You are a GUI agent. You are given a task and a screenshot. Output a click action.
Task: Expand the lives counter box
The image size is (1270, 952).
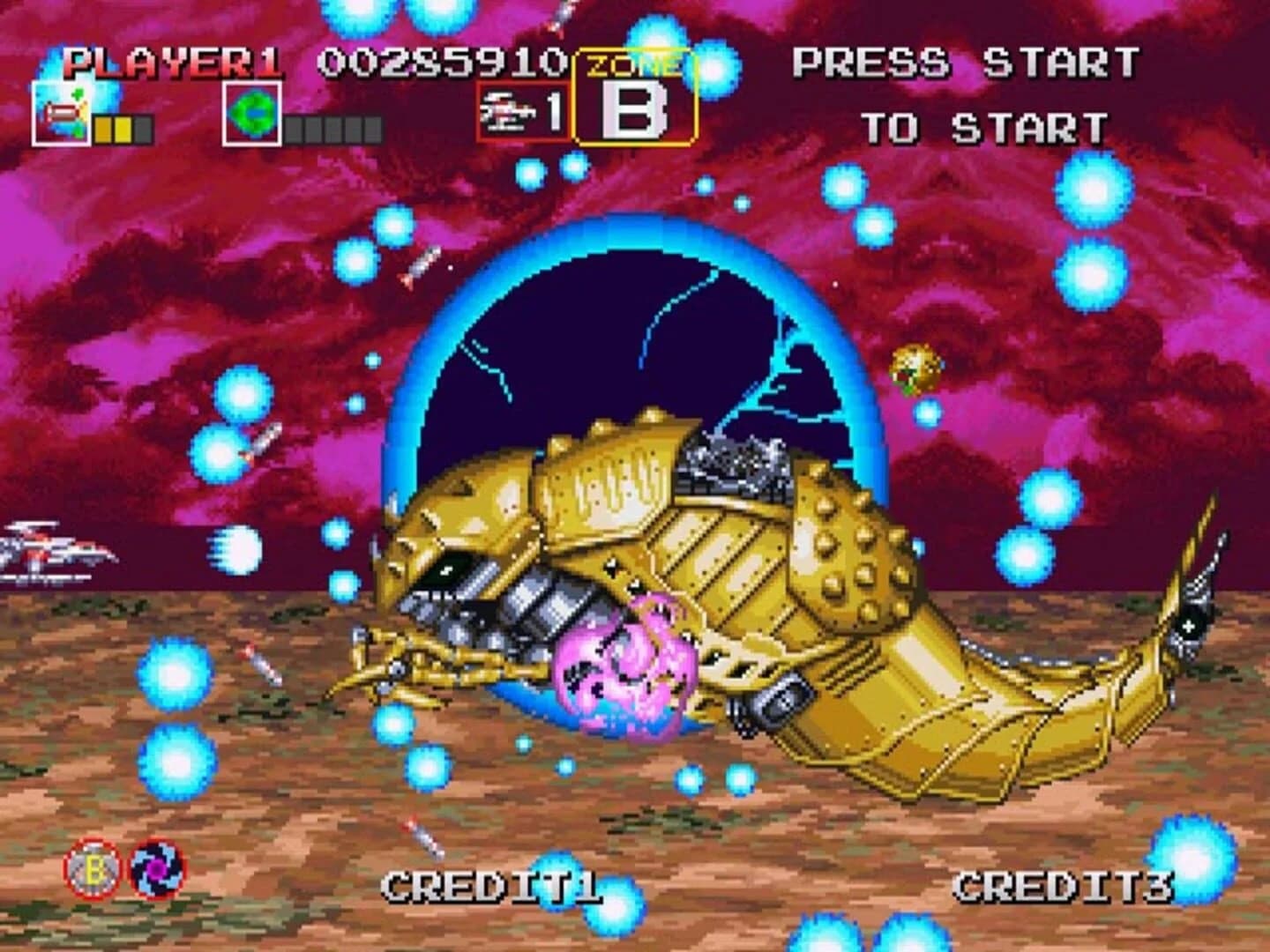[x=522, y=113]
